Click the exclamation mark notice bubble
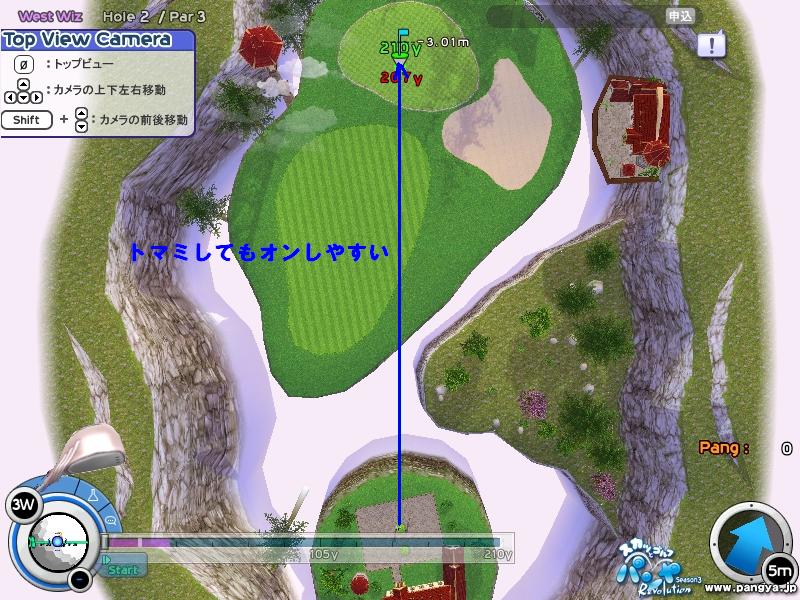This screenshot has width=800, height=600. coord(711,44)
